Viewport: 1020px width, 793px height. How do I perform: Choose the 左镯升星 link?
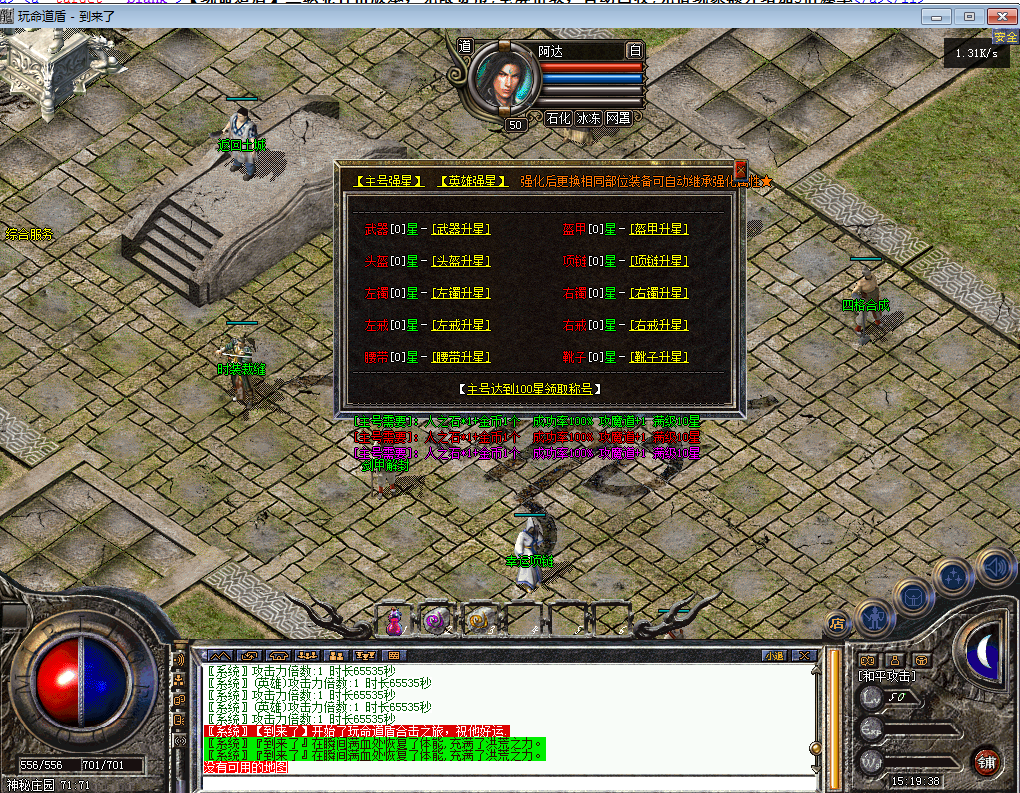coord(461,294)
